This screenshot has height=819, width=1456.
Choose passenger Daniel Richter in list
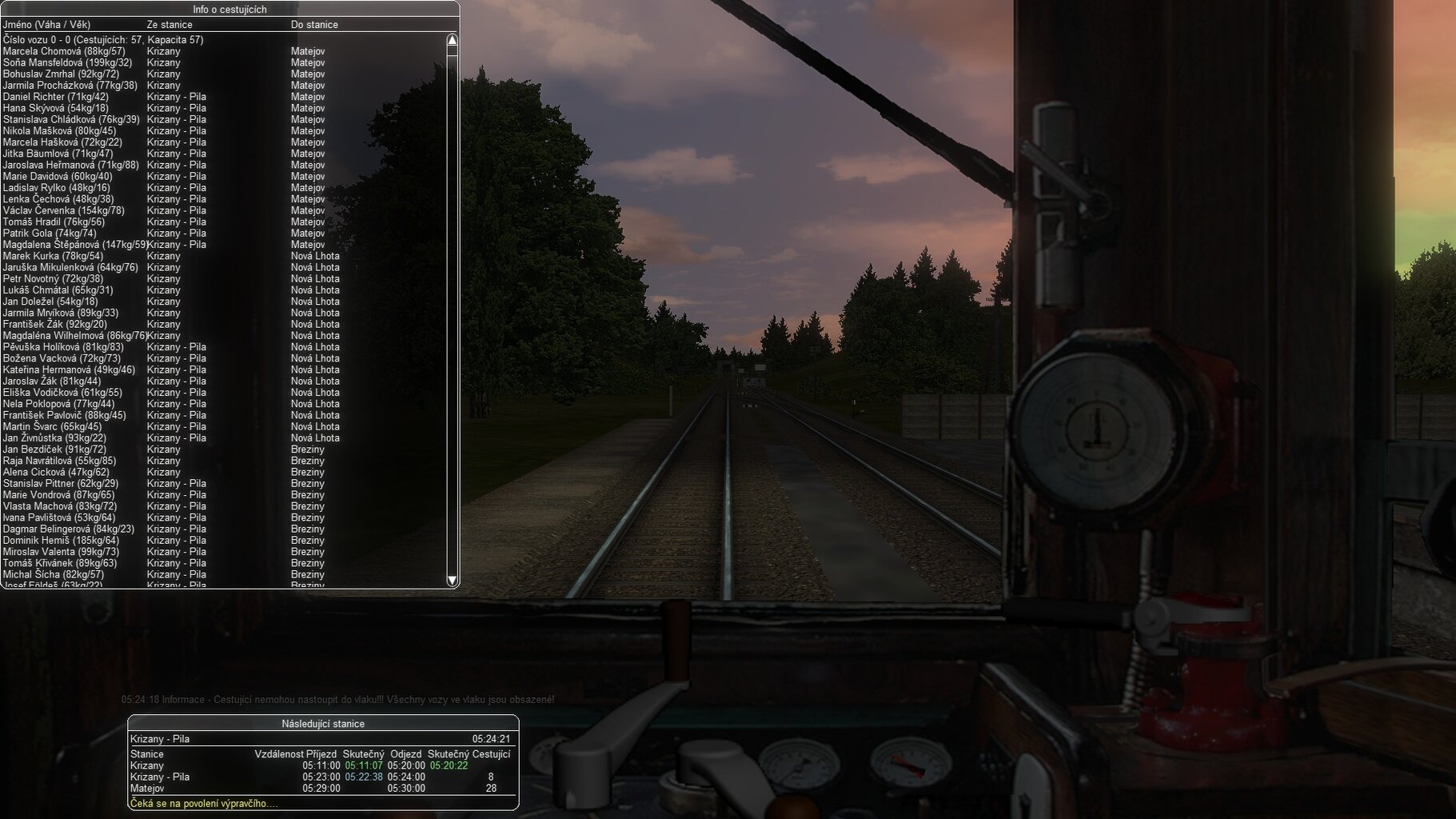[x=55, y=97]
